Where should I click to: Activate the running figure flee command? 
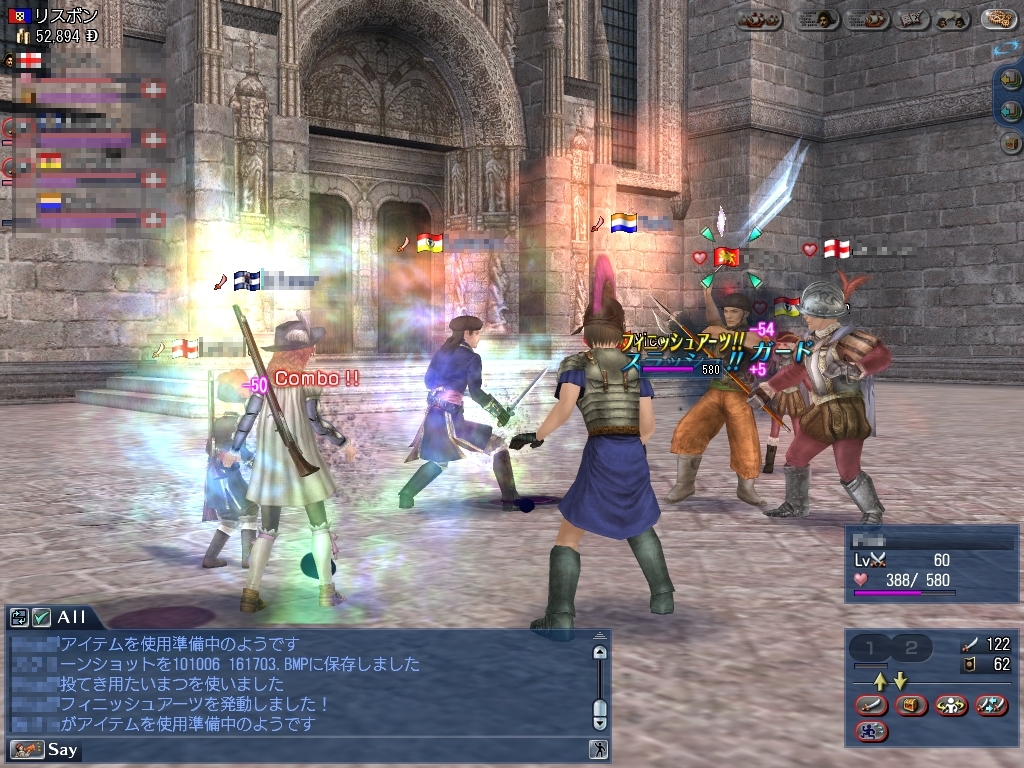[872, 731]
